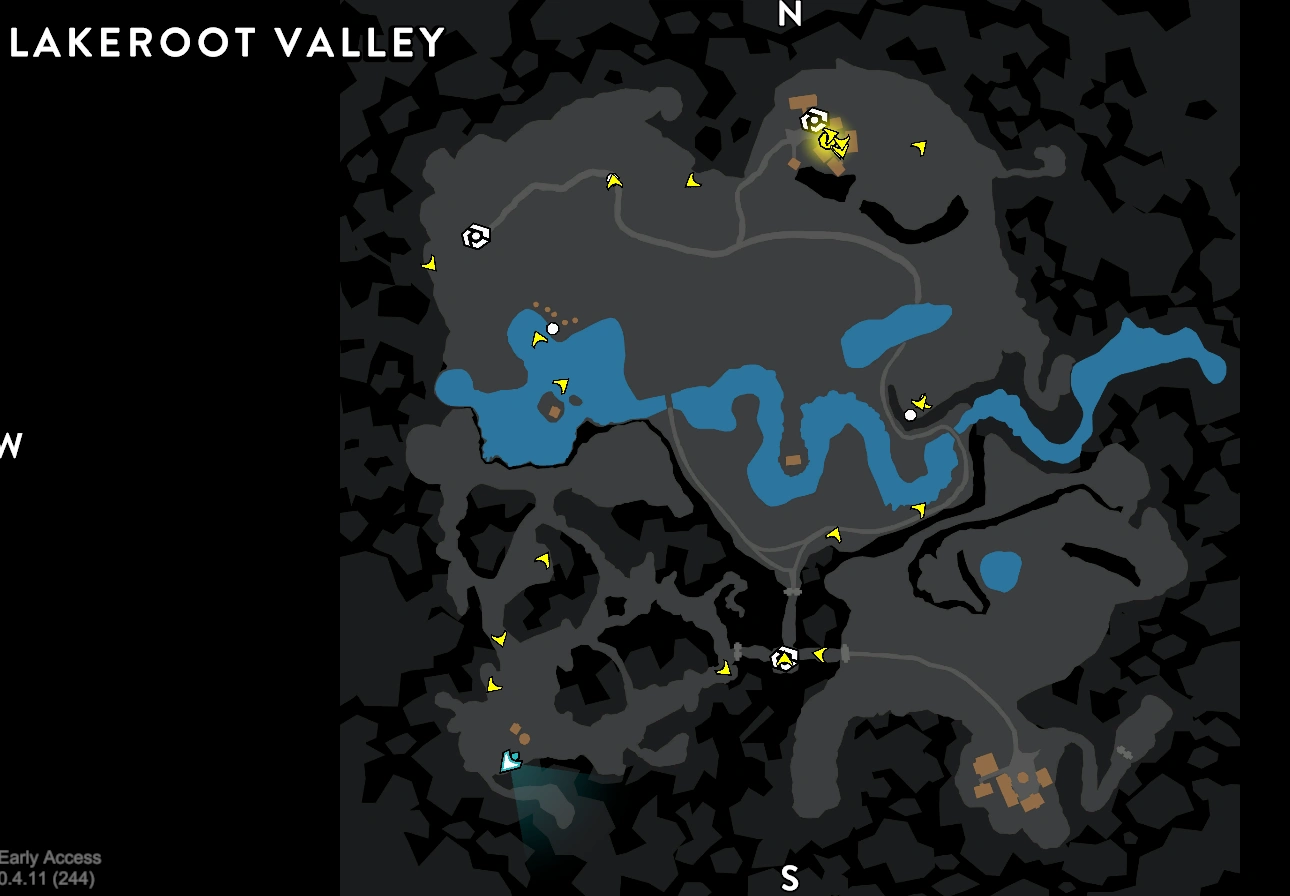Click the N compass indicator at the top
1290x896 pixels.
point(790,15)
